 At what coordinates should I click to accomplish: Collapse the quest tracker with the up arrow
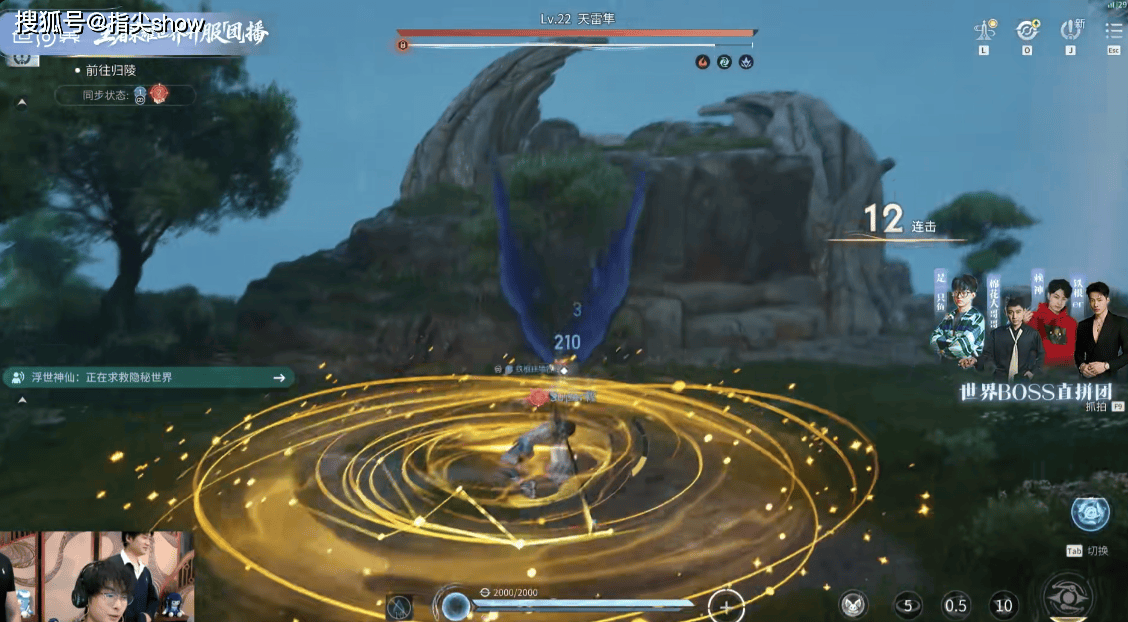click(x=22, y=103)
